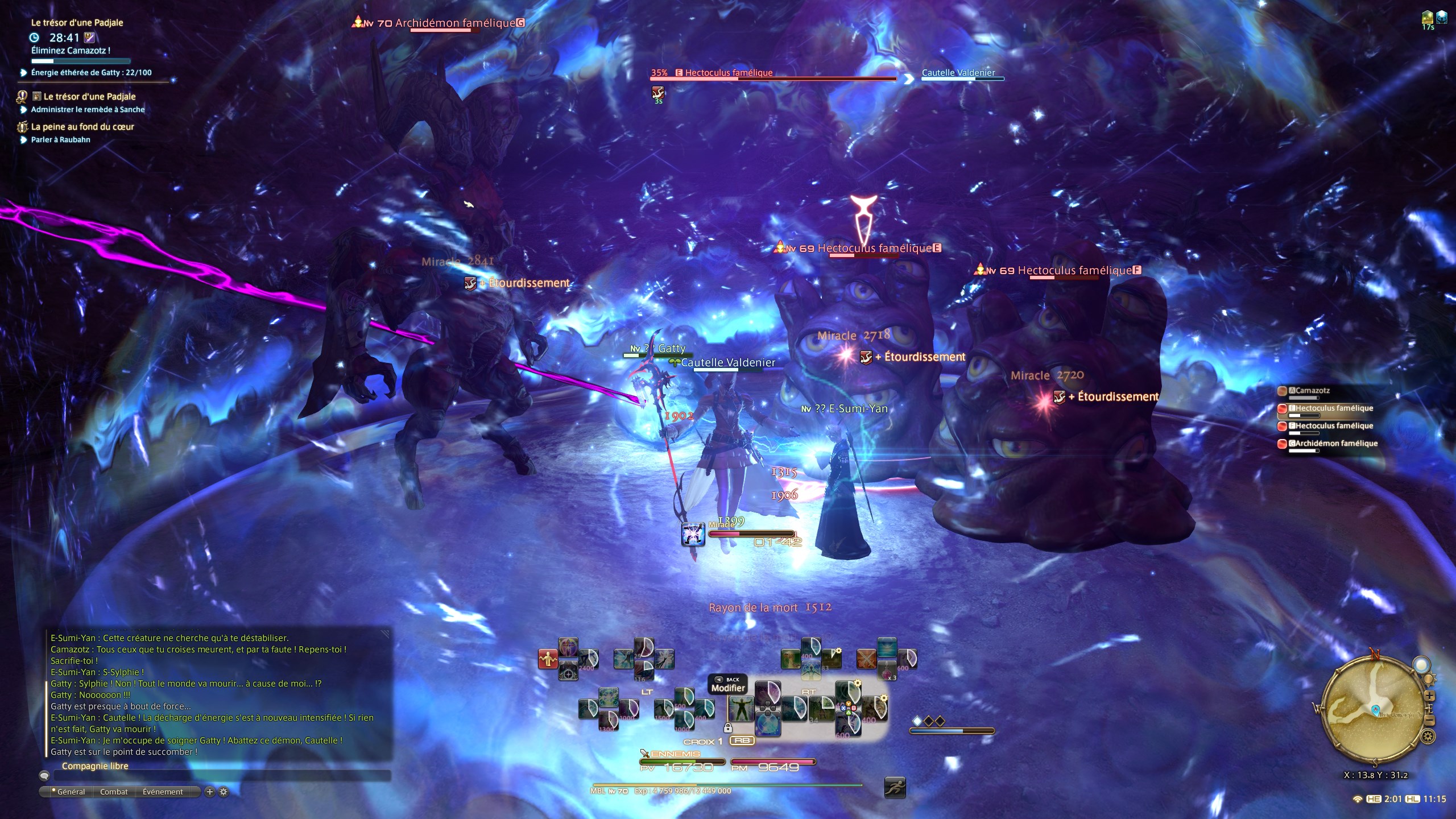
Task: Toggle the sprint running-figure icon
Action: click(x=895, y=788)
